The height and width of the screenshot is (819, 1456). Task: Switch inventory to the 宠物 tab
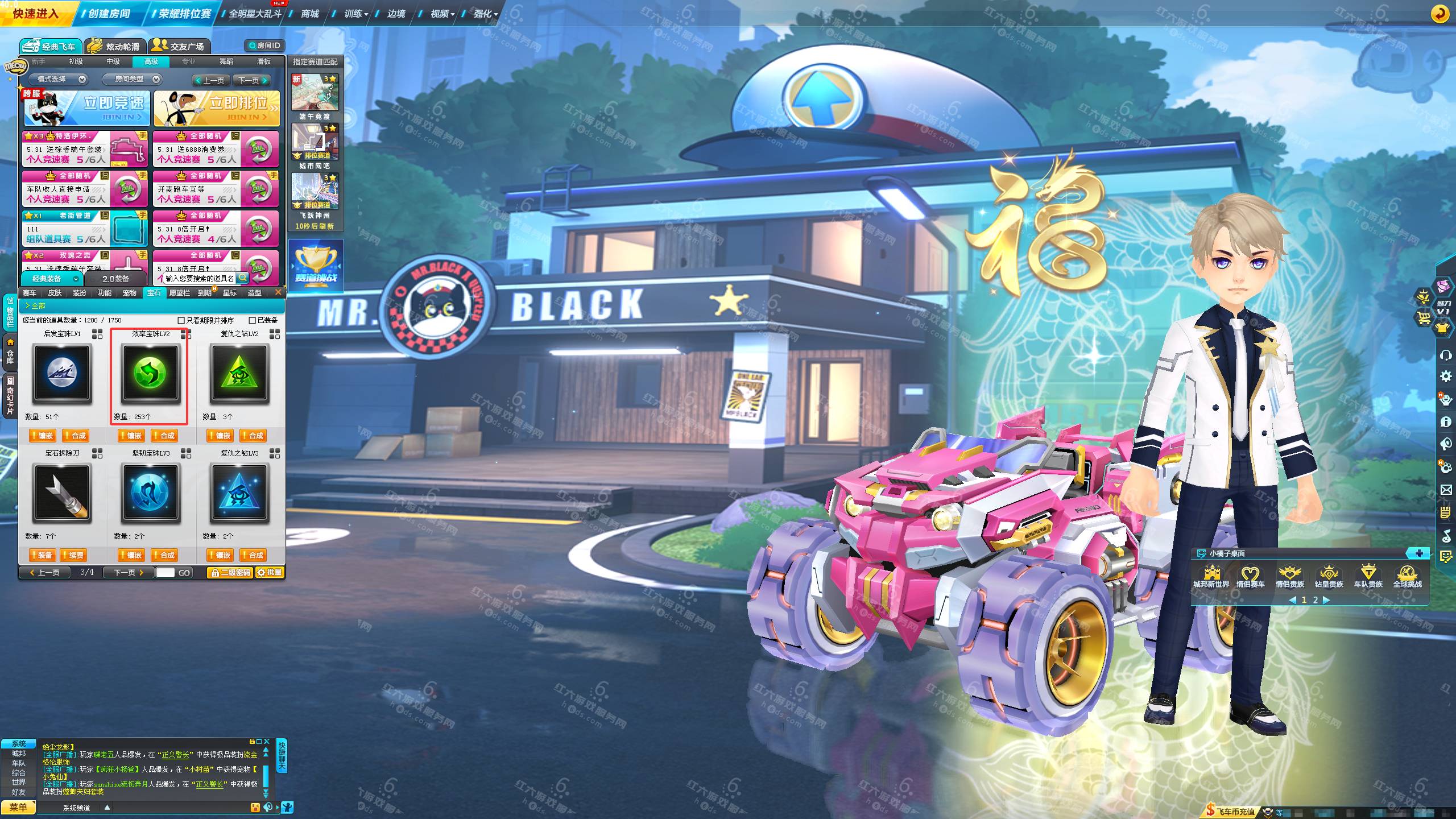[129, 293]
